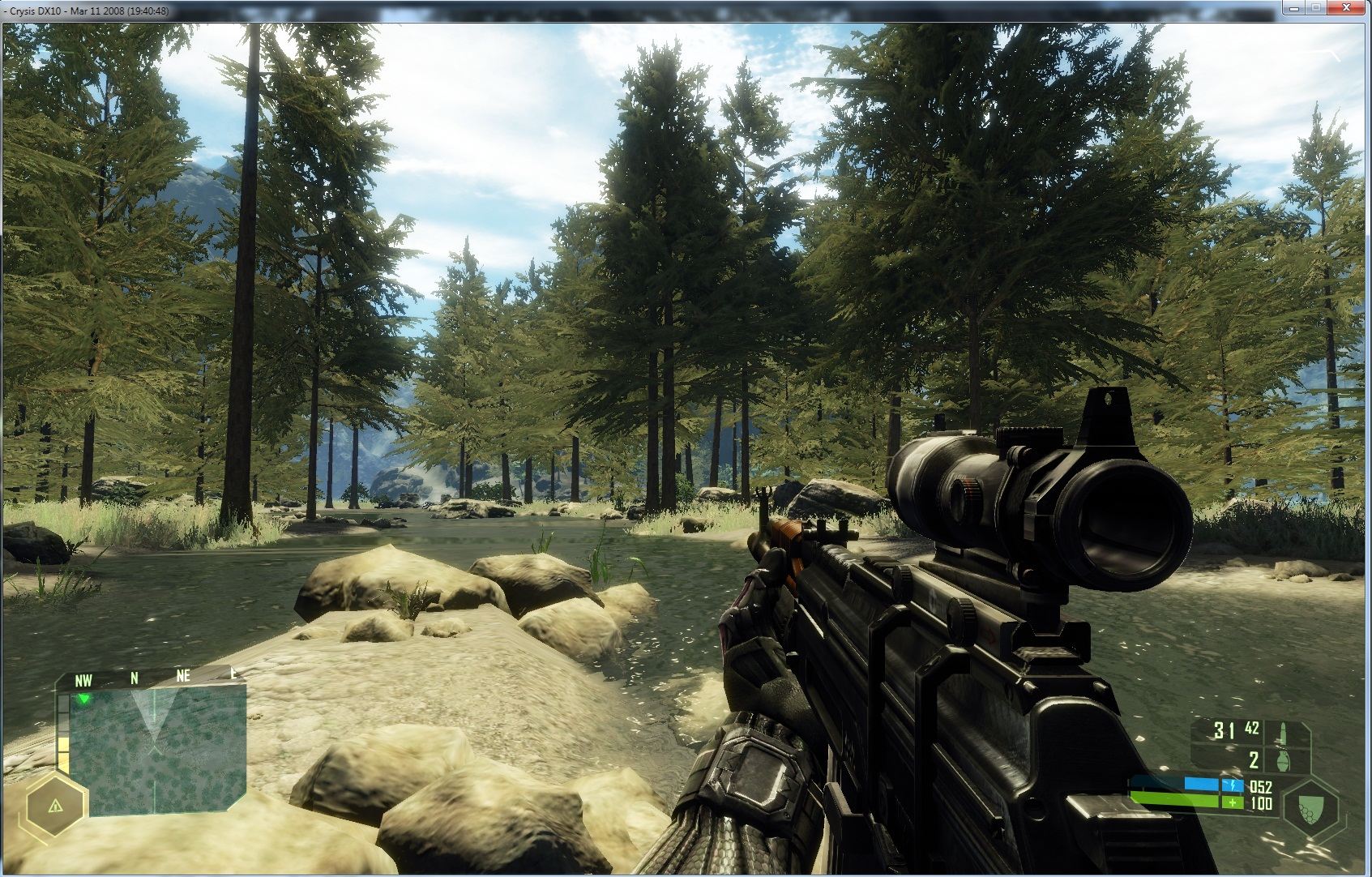Close the Crysis DX10 window
The image size is (1372, 877).
pos(1348,8)
